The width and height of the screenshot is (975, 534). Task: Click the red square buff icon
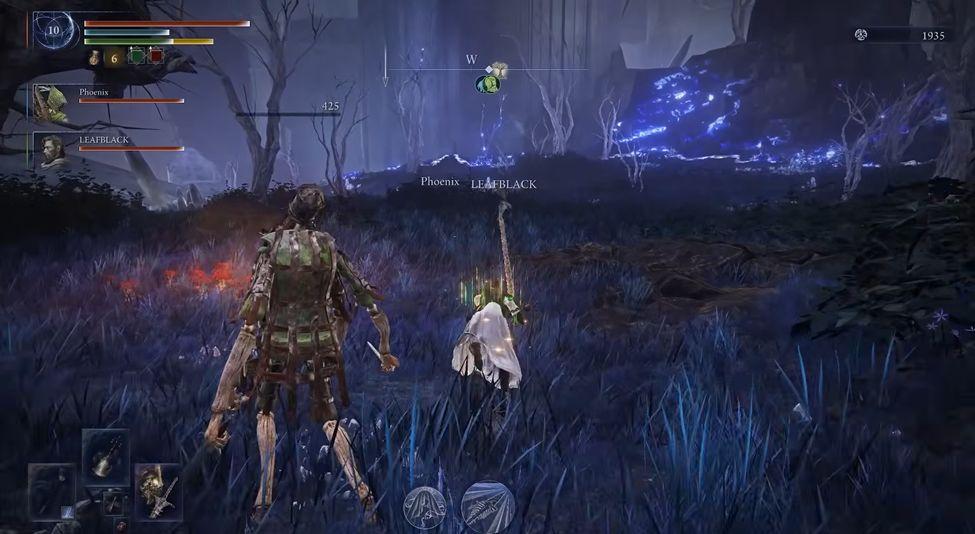coord(156,57)
